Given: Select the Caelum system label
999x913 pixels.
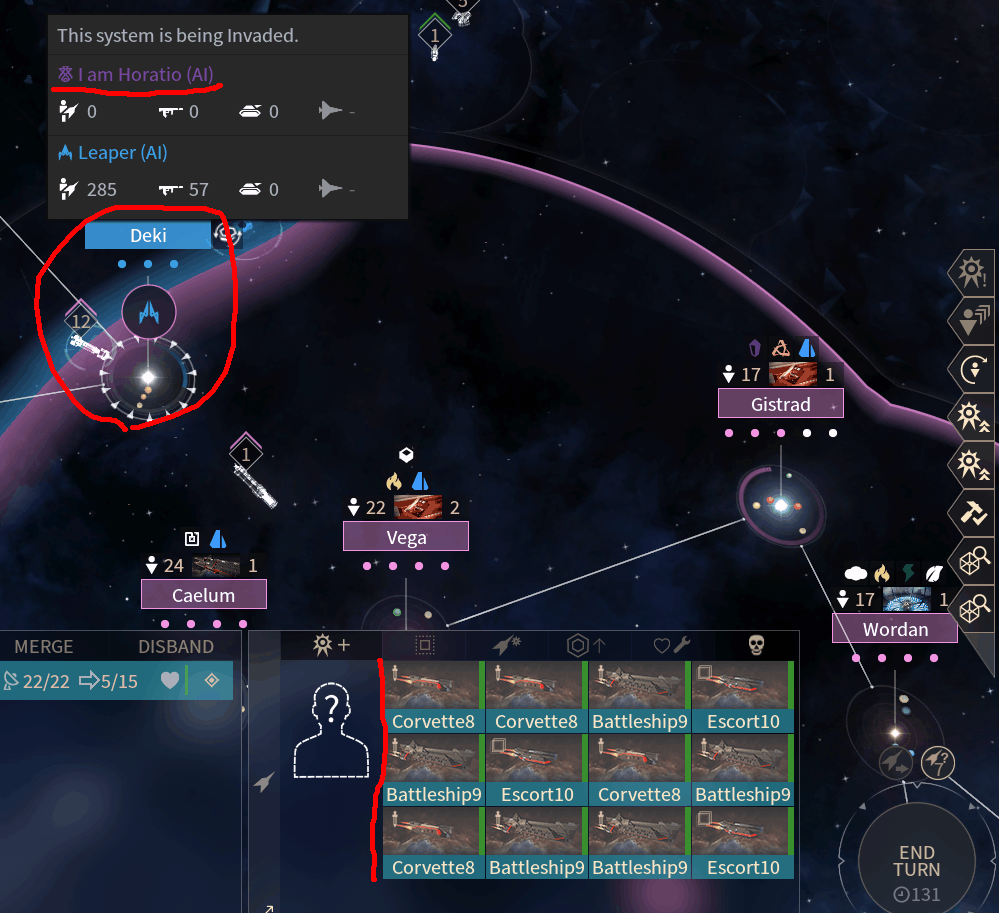Looking at the screenshot, I should pos(203,595).
